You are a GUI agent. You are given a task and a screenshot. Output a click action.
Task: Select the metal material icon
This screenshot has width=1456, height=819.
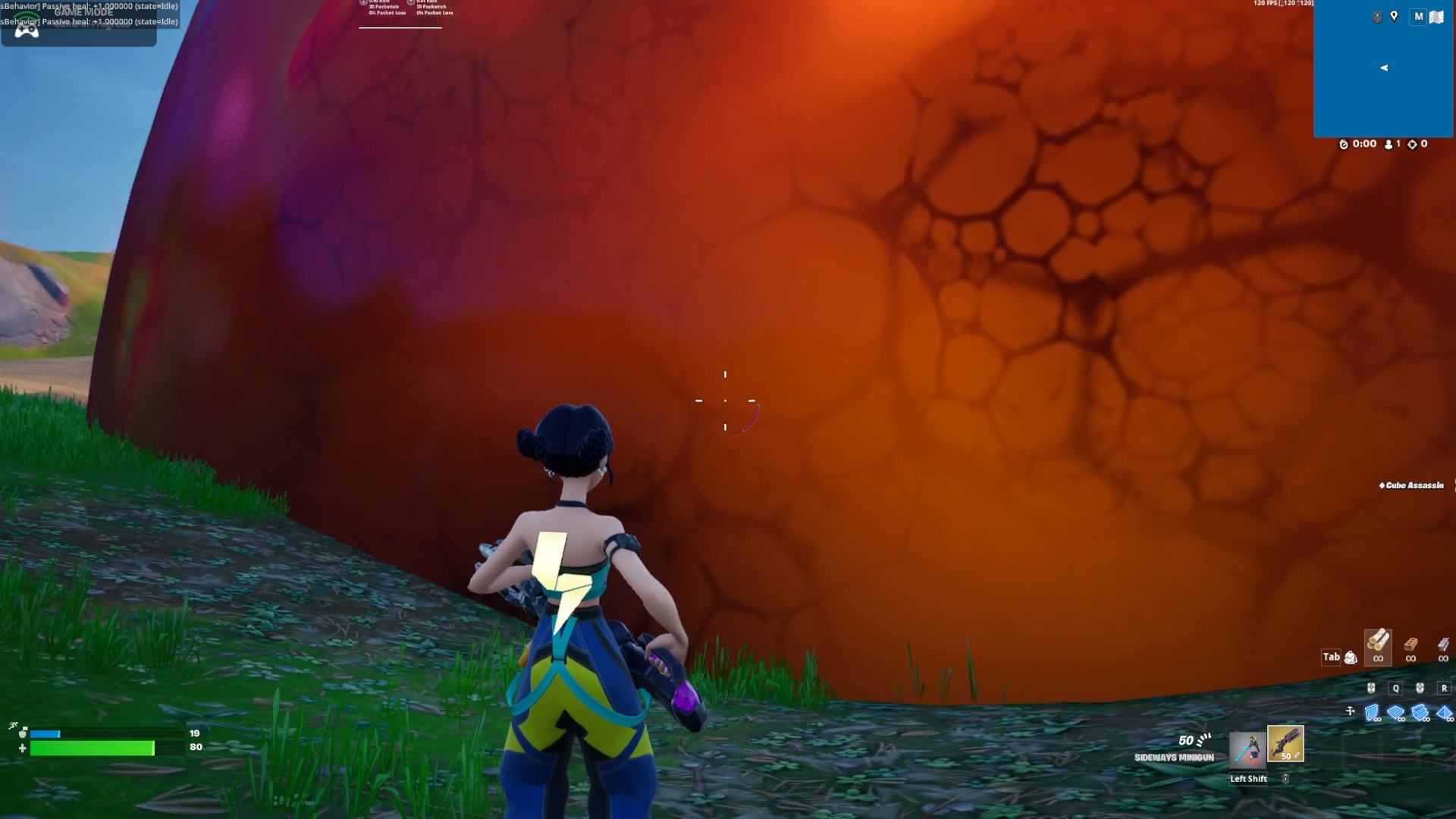1444,644
